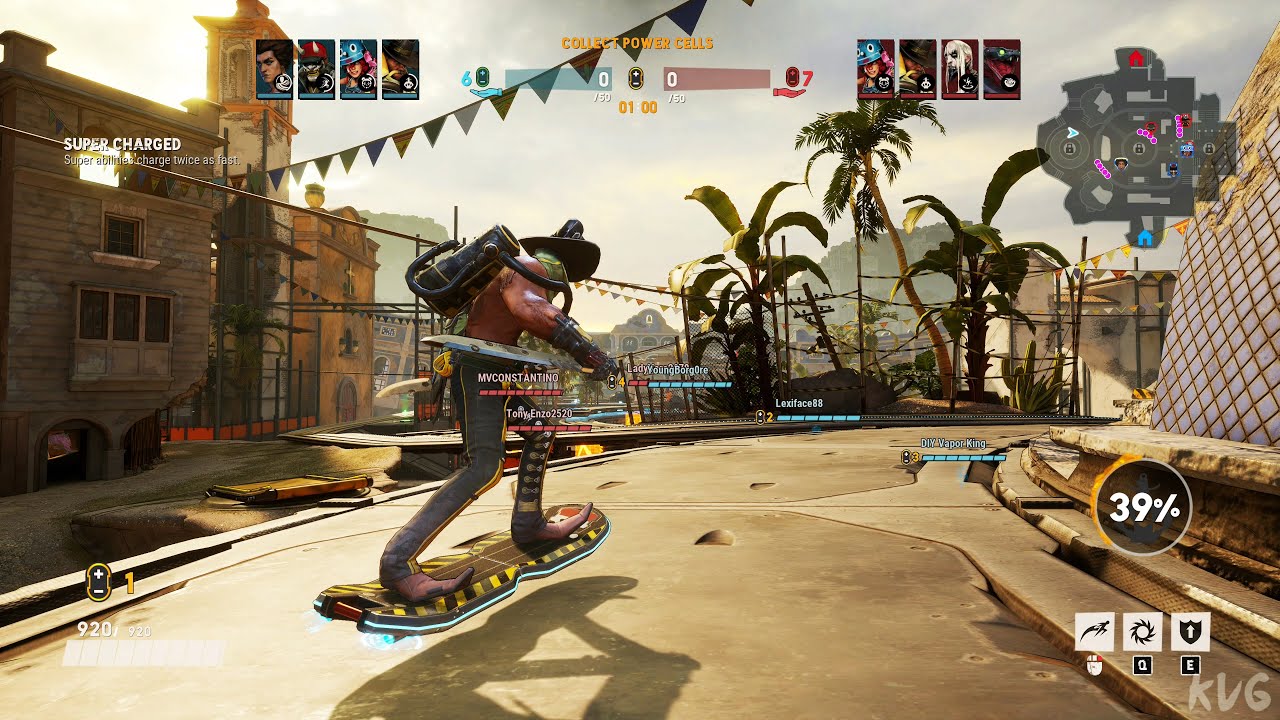Trigger the shield with arrow ability
Image resolution: width=1280 pixels, height=720 pixels.
pyautogui.click(x=1190, y=632)
